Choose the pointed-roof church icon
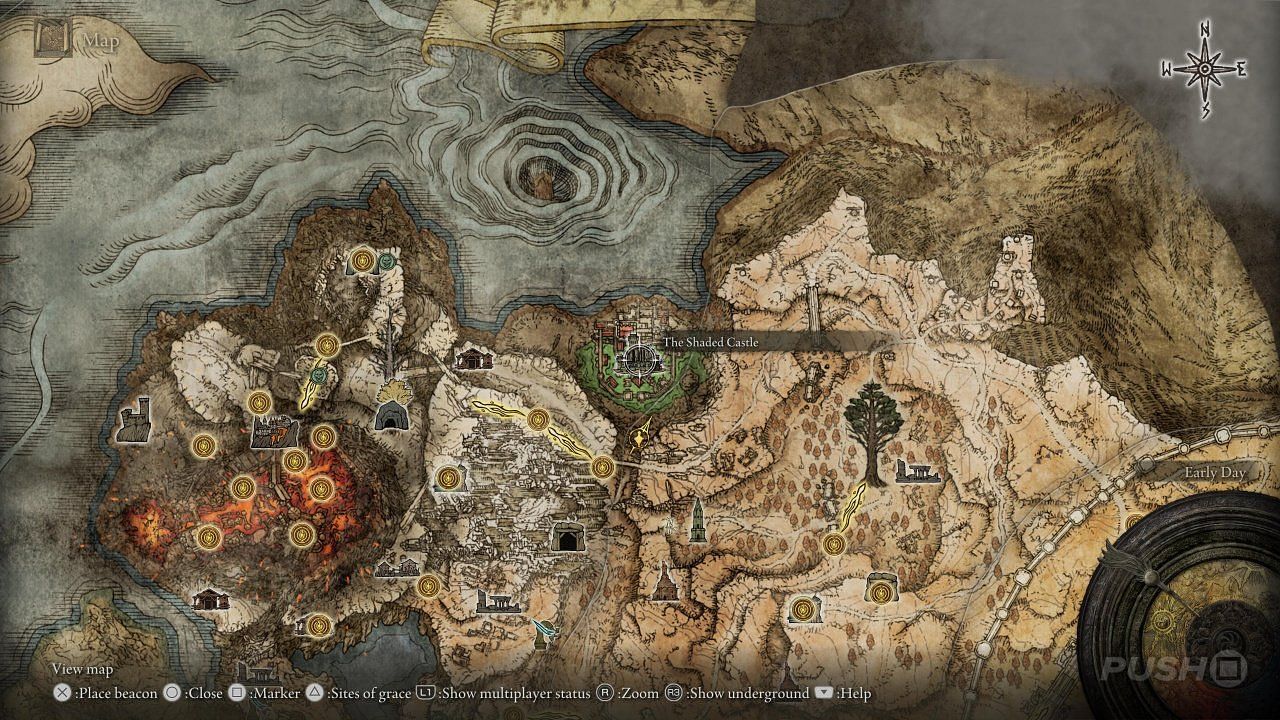The height and width of the screenshot is (720, 1280). click(662, 582)
